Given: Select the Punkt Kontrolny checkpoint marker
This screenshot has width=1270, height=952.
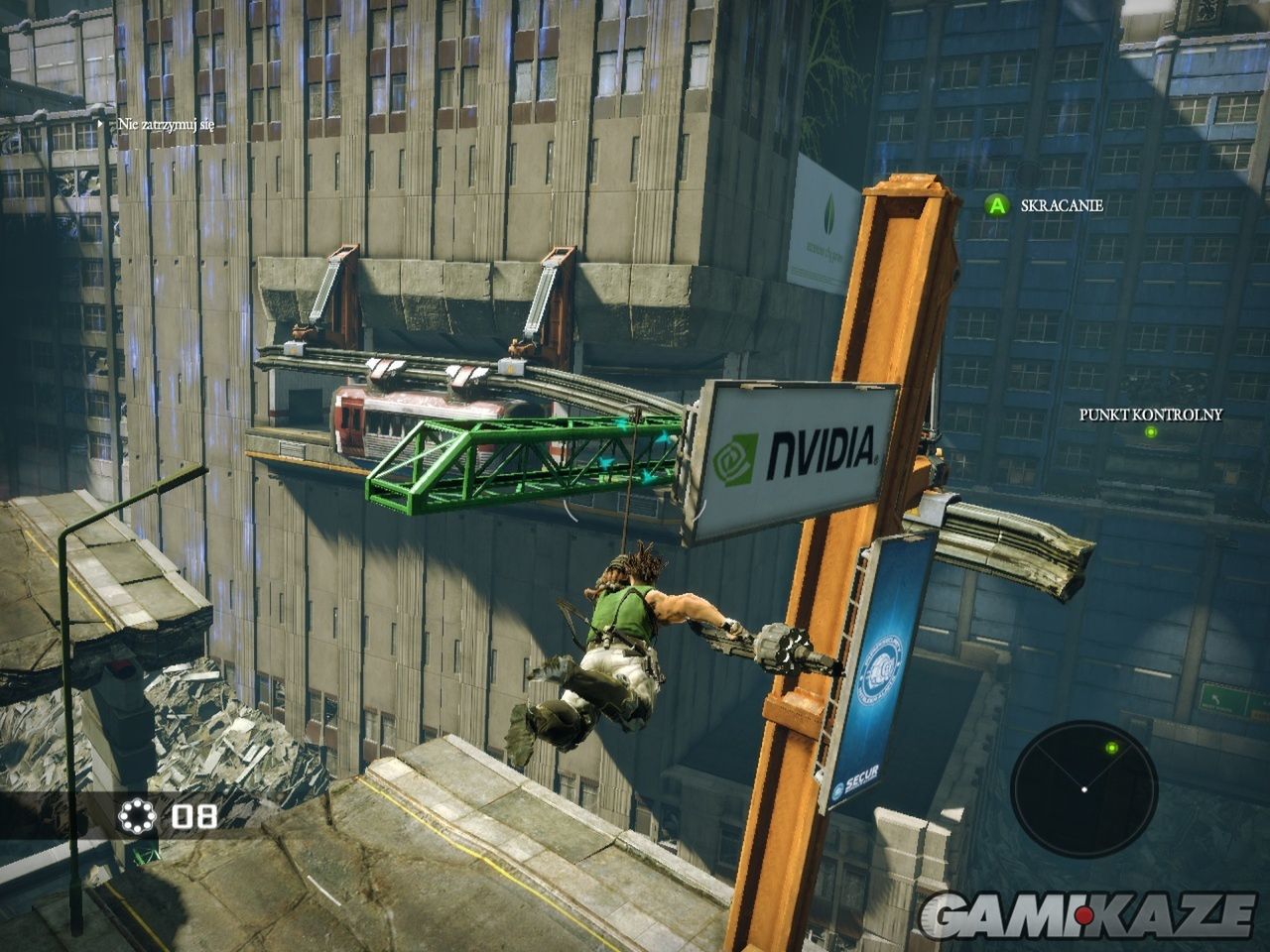Looking at the screenshot, I should [x=1150, y=432].
